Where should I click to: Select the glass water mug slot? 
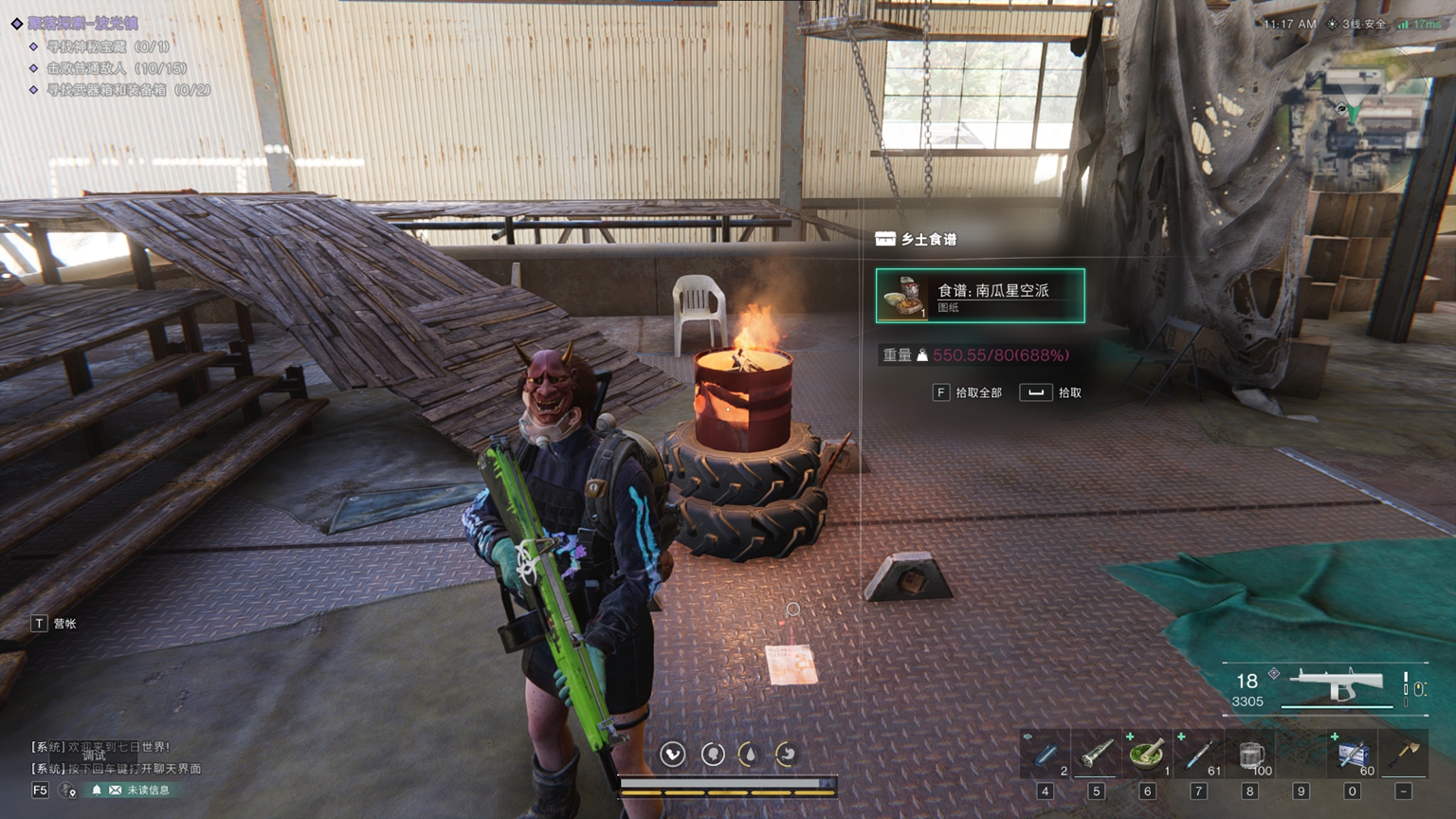(1250, 755)
